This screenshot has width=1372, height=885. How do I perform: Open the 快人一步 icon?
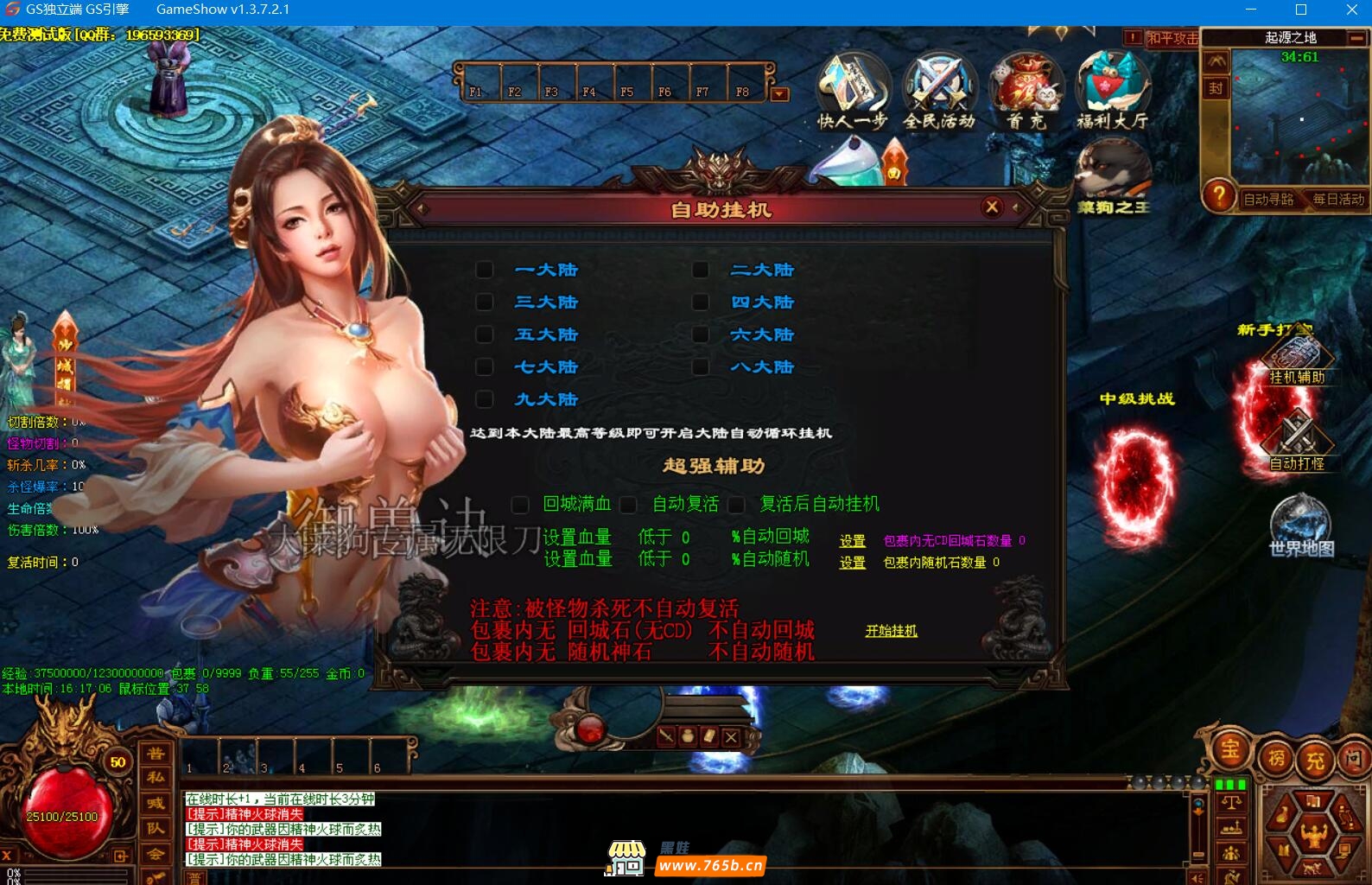[852, 92]
